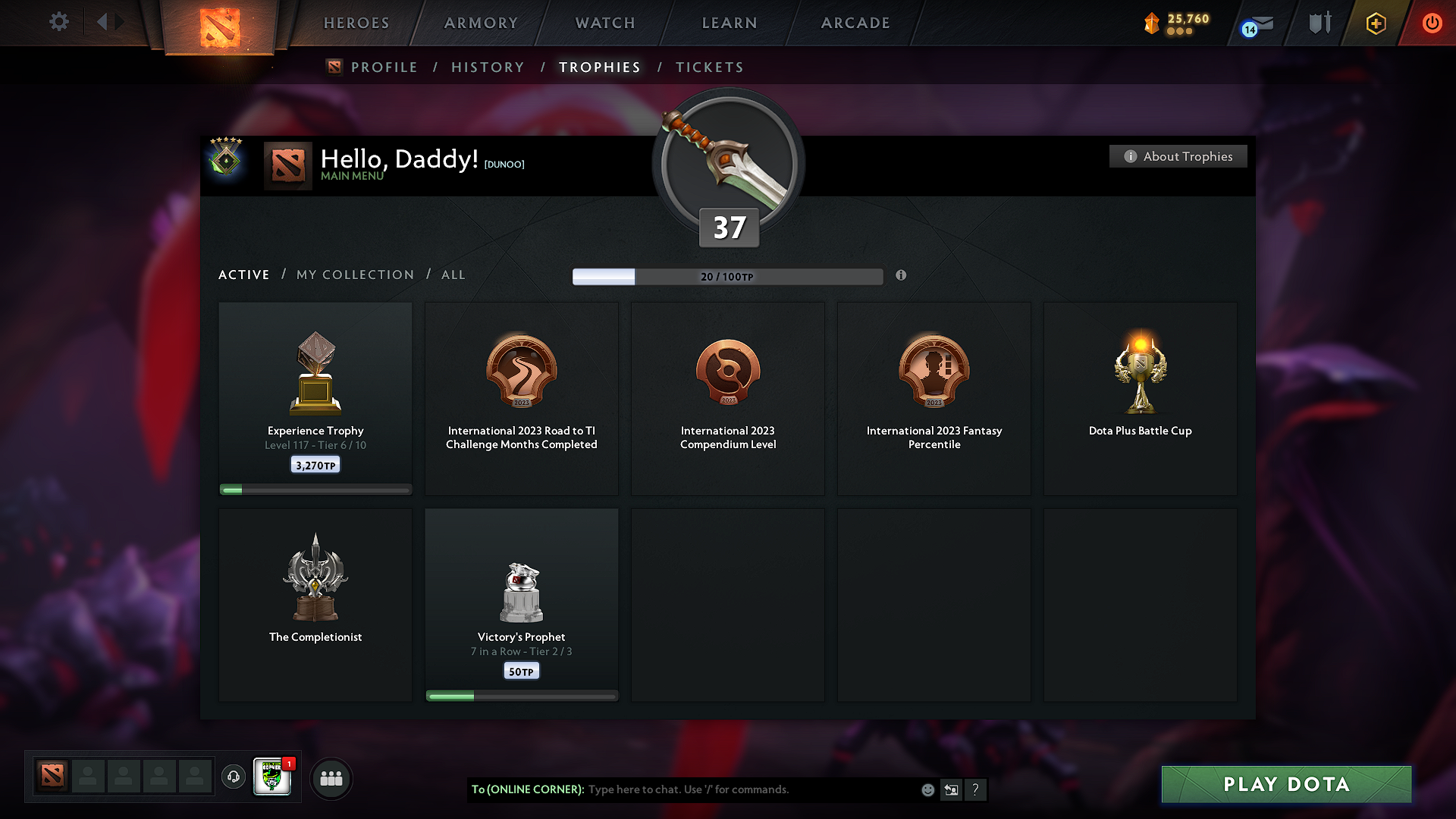Open the armory shield and sword icon

[1319, 23]
